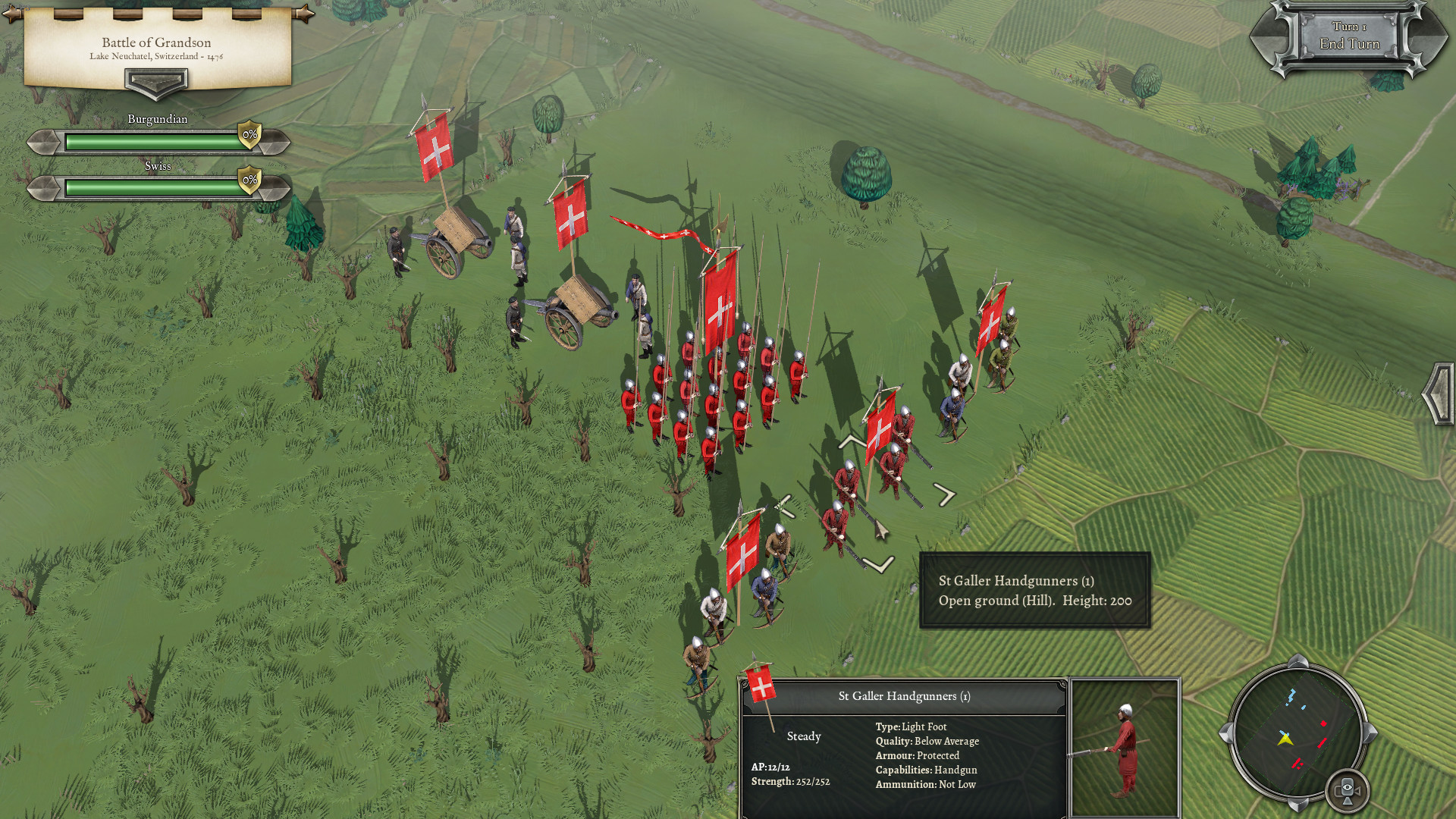Screen dimensions: 1456x819
Task: Select the Swiss flag of the selected handgunner unit
Action: click(880, 432)
